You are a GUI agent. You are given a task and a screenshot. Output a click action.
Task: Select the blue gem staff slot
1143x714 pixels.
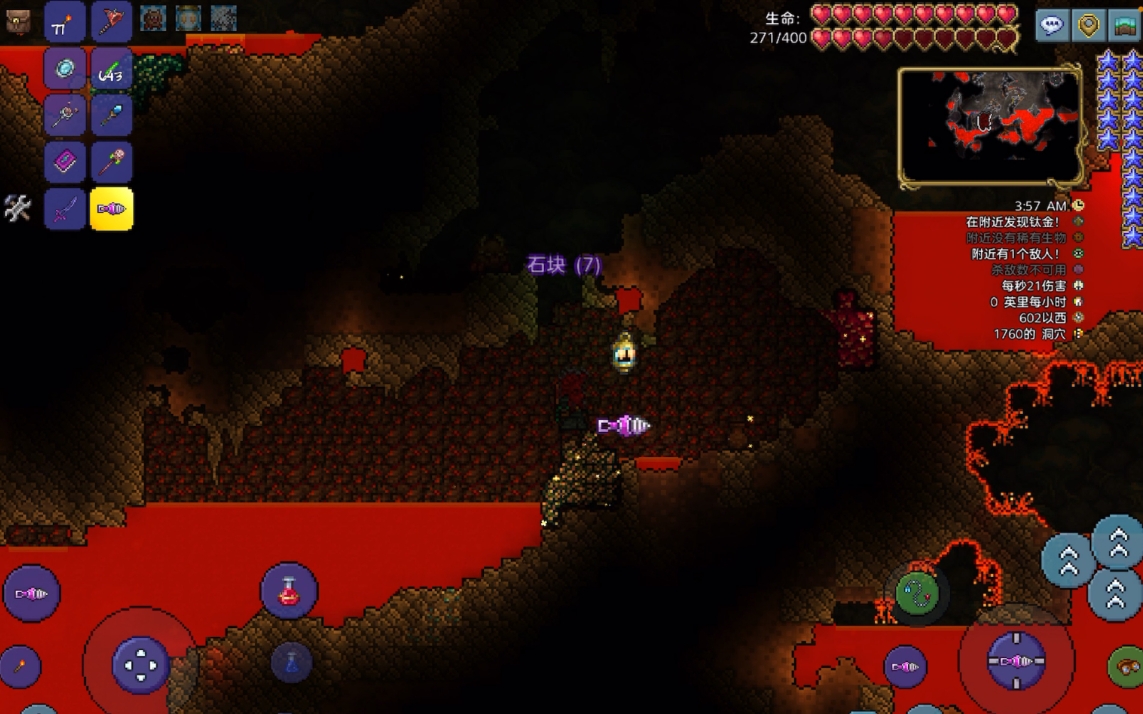tap(111, 116)
